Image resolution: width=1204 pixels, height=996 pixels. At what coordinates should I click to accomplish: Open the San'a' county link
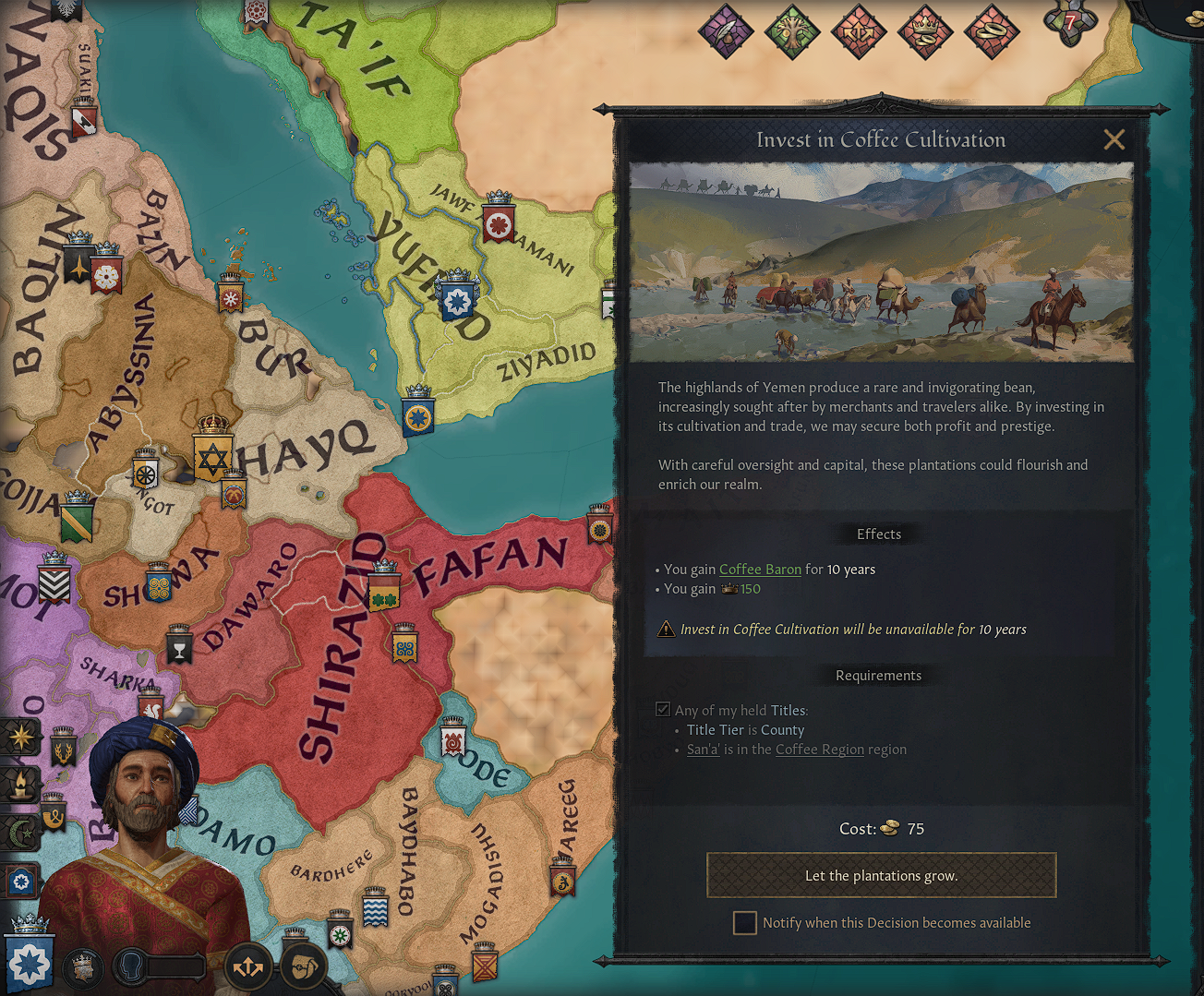[x=704, y=749]
